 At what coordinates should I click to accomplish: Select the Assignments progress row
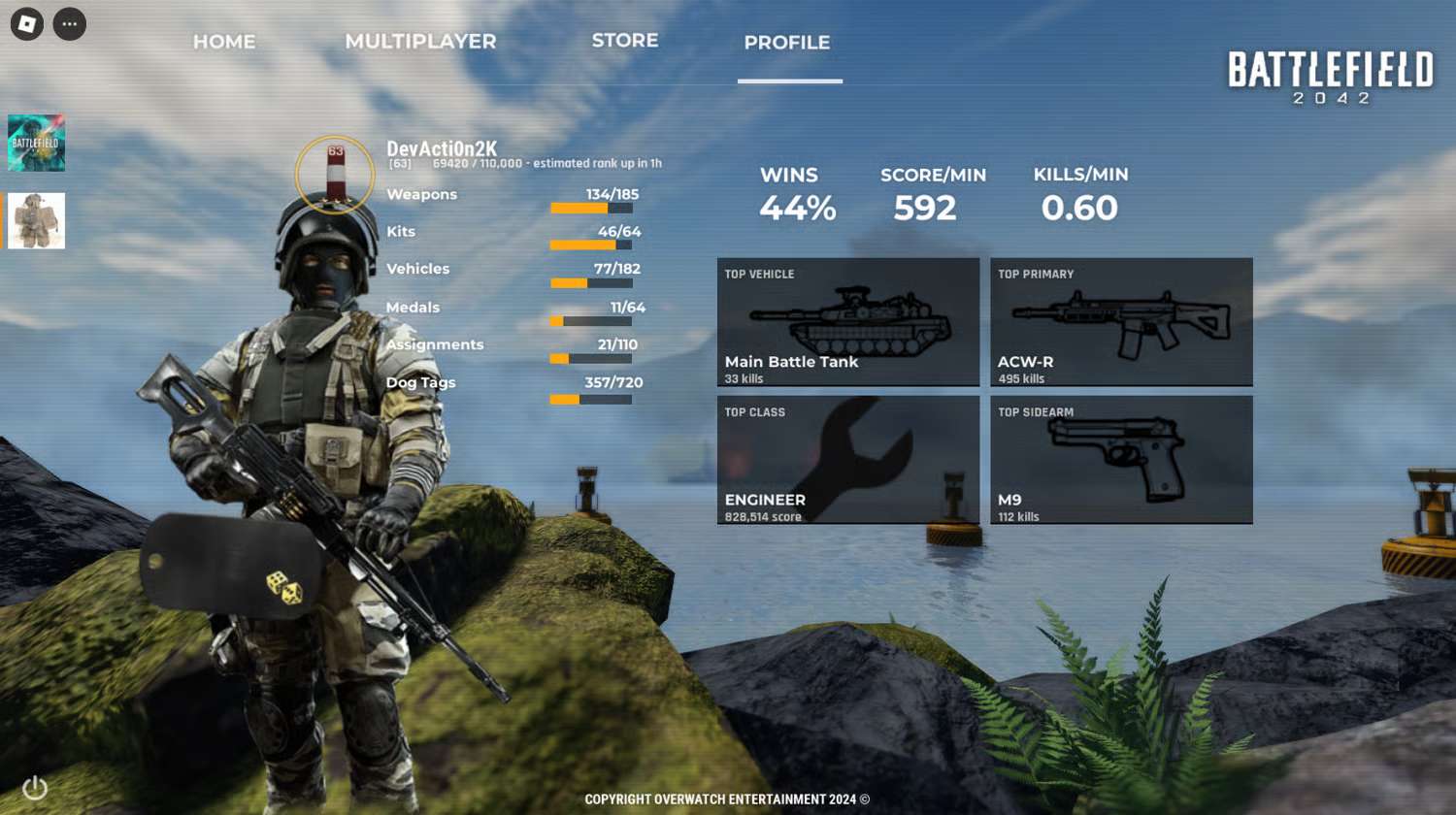[x=513, y=347]
